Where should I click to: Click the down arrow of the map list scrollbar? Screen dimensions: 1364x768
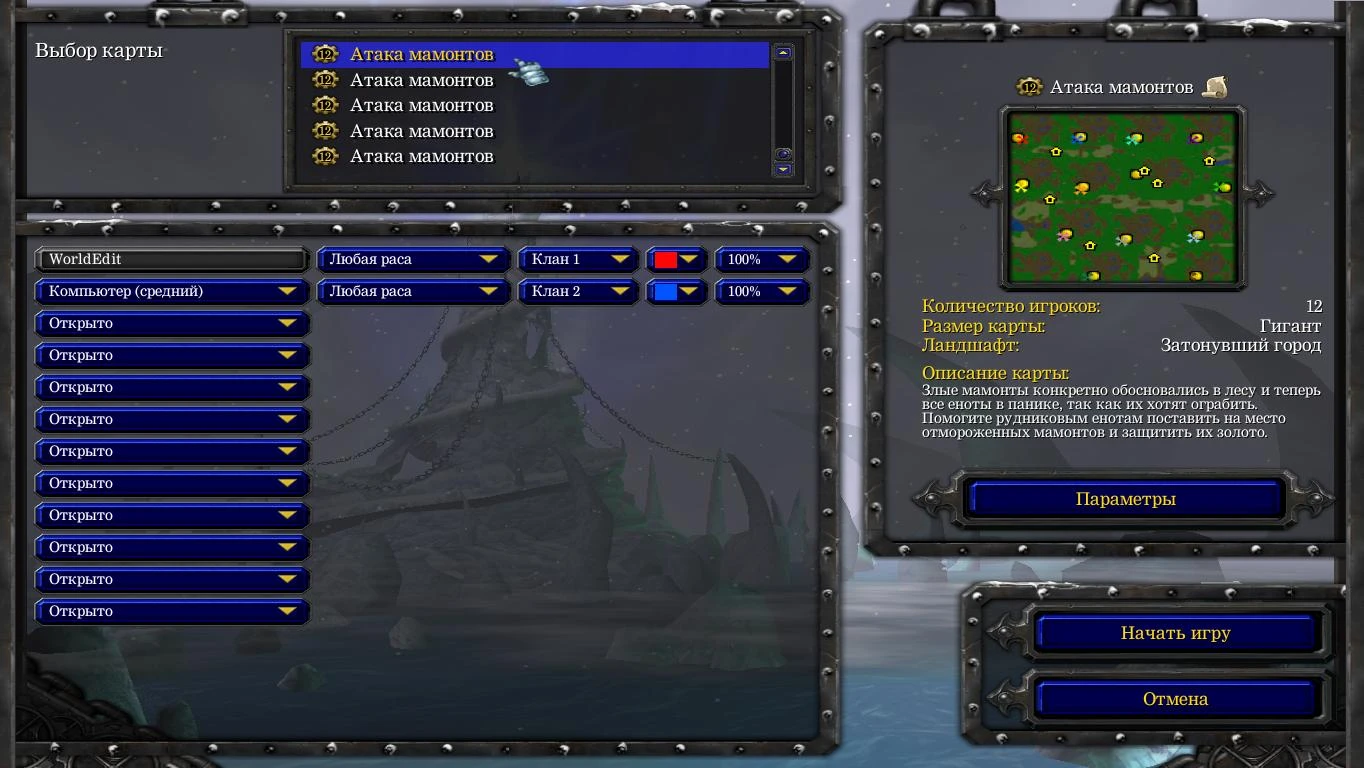tap(781, 168)
